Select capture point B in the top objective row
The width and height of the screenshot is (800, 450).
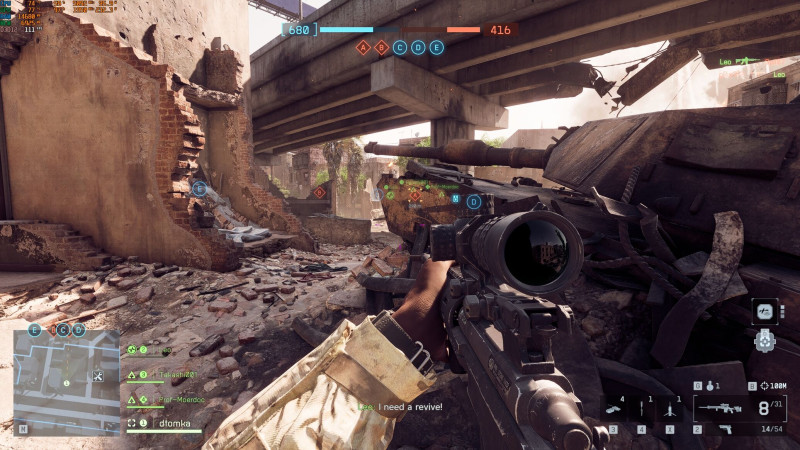click(381, 47)
